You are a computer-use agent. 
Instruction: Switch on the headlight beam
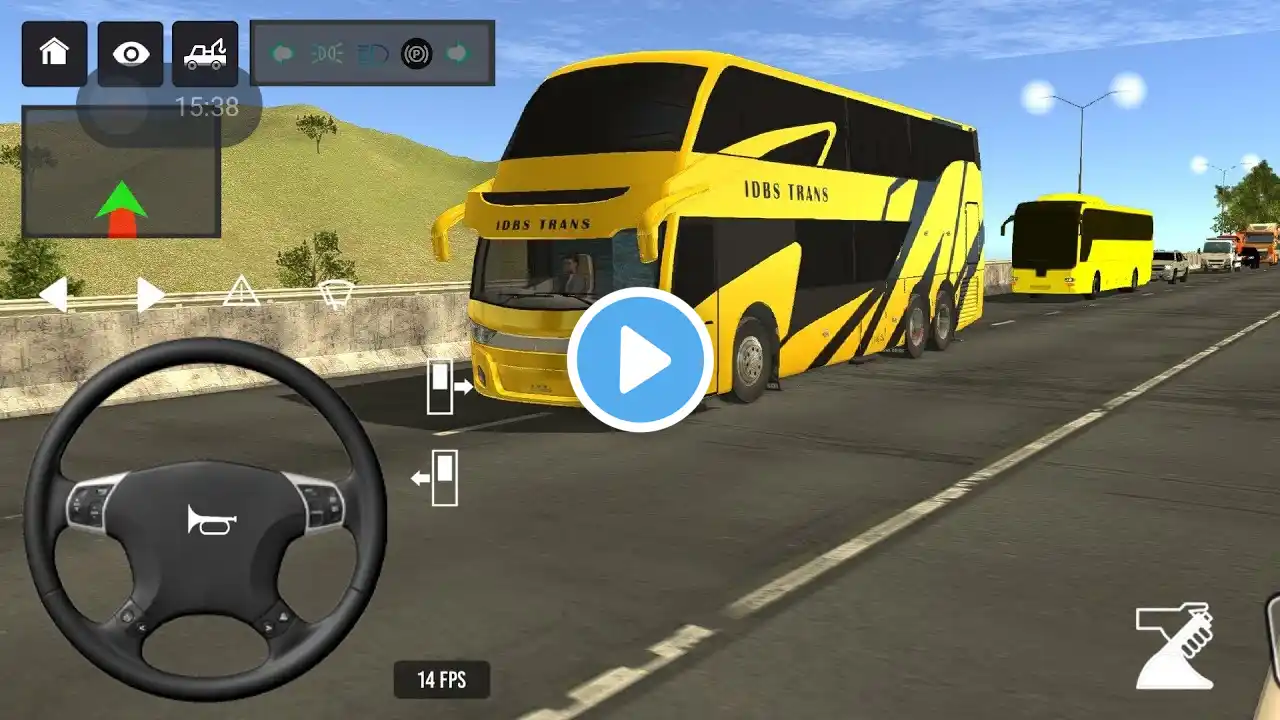pos(372,53)
